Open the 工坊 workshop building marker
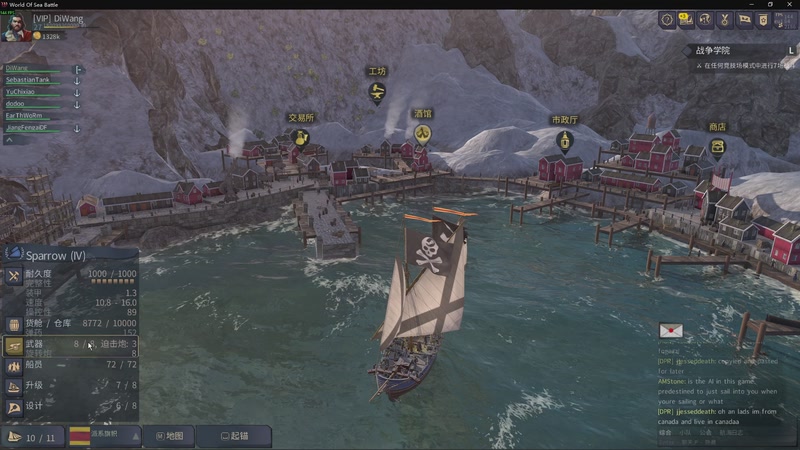The image size is (800, 450). coord(377,93)
